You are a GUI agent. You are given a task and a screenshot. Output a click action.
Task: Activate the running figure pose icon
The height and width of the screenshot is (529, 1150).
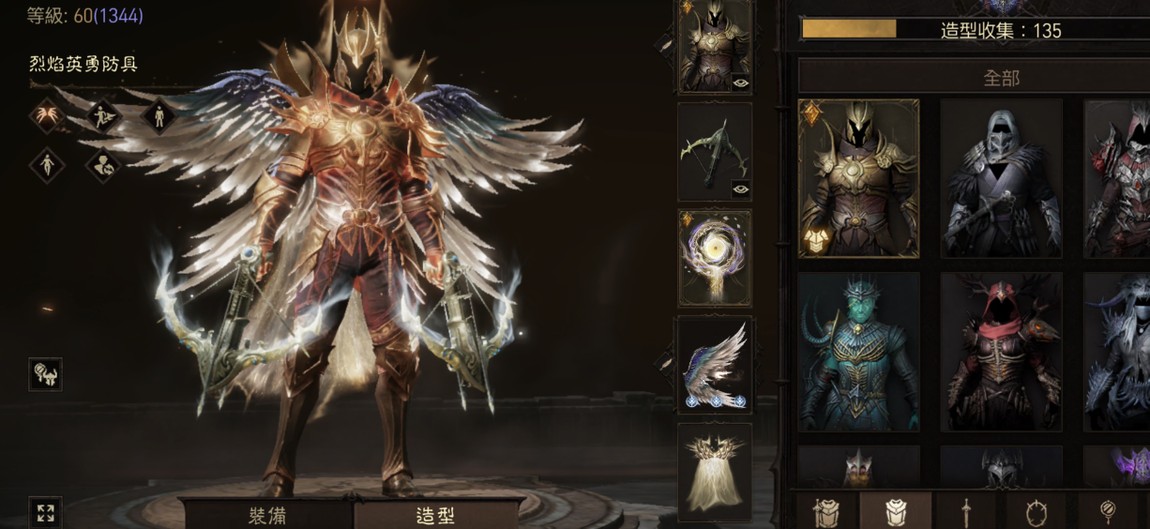tap(104, 116)
